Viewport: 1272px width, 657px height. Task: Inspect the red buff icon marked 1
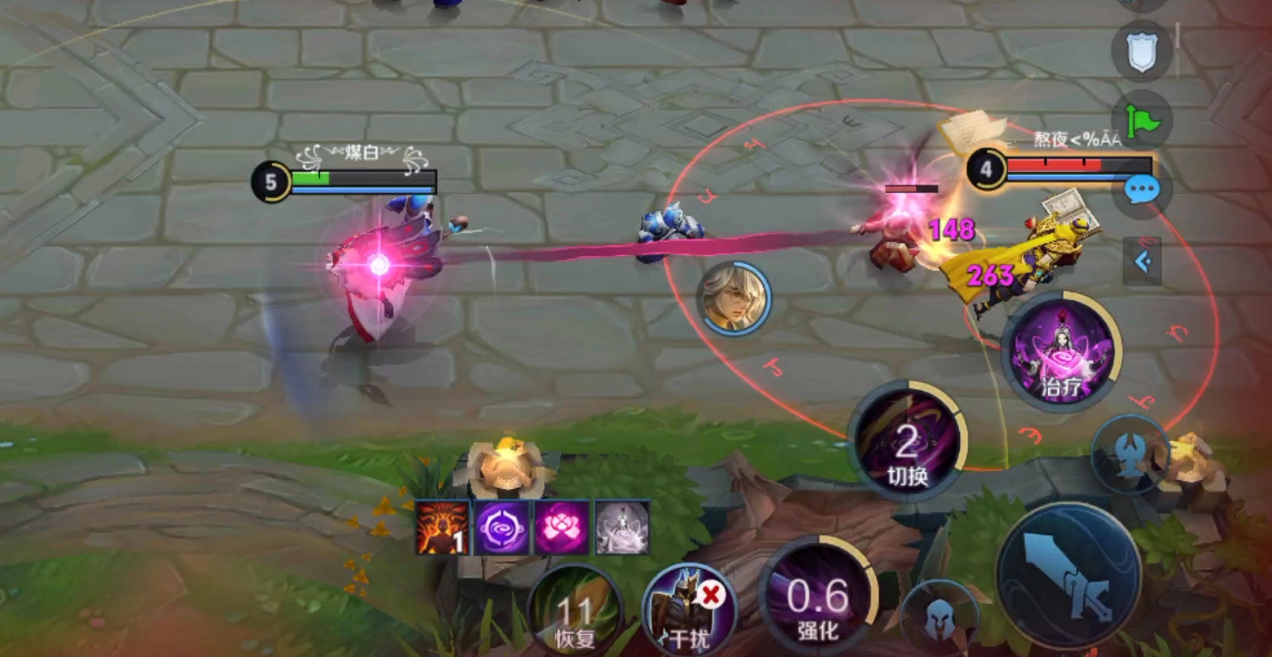coord(442,527)
